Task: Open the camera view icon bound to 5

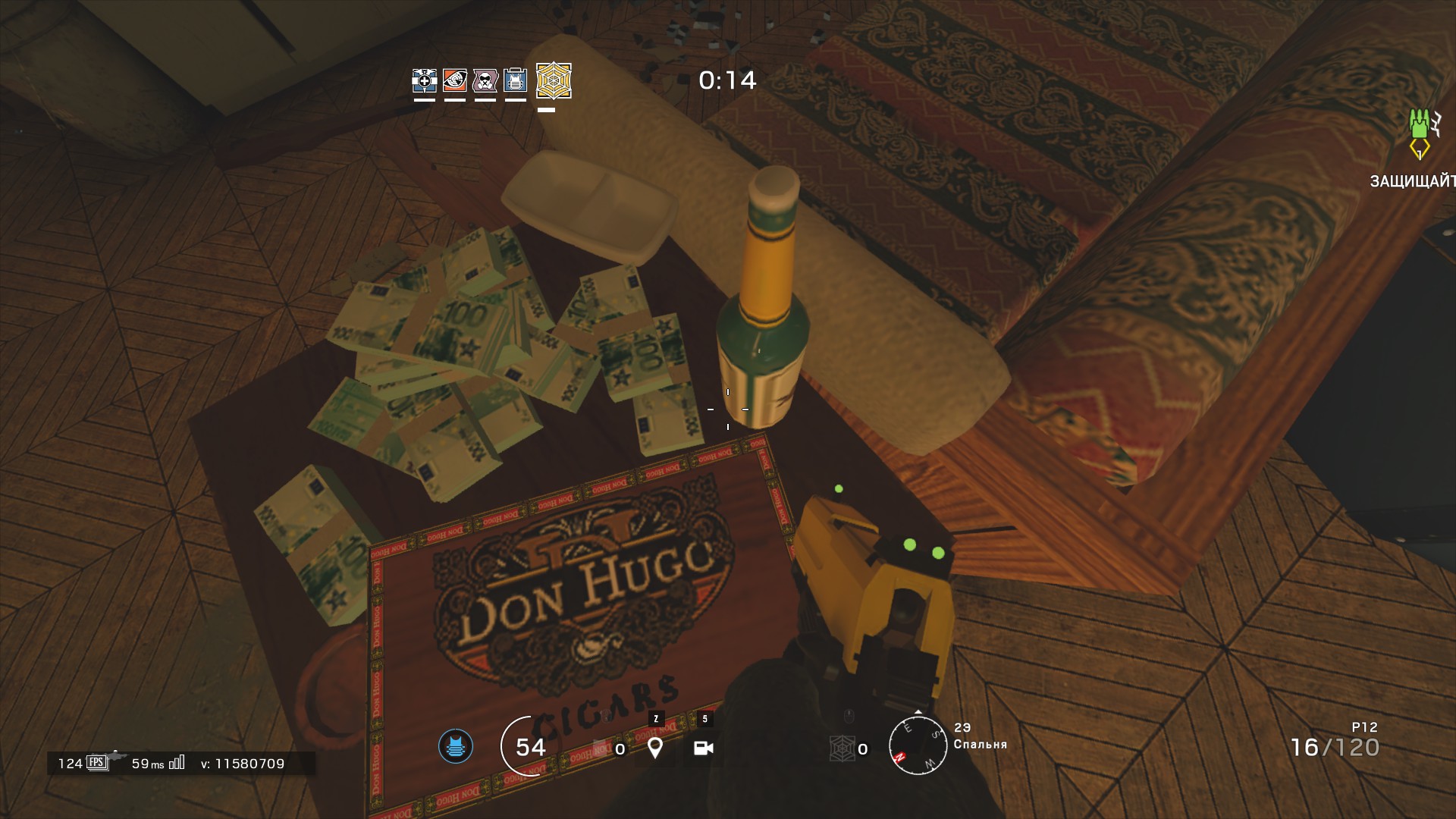Action: [x=704, y=749]
